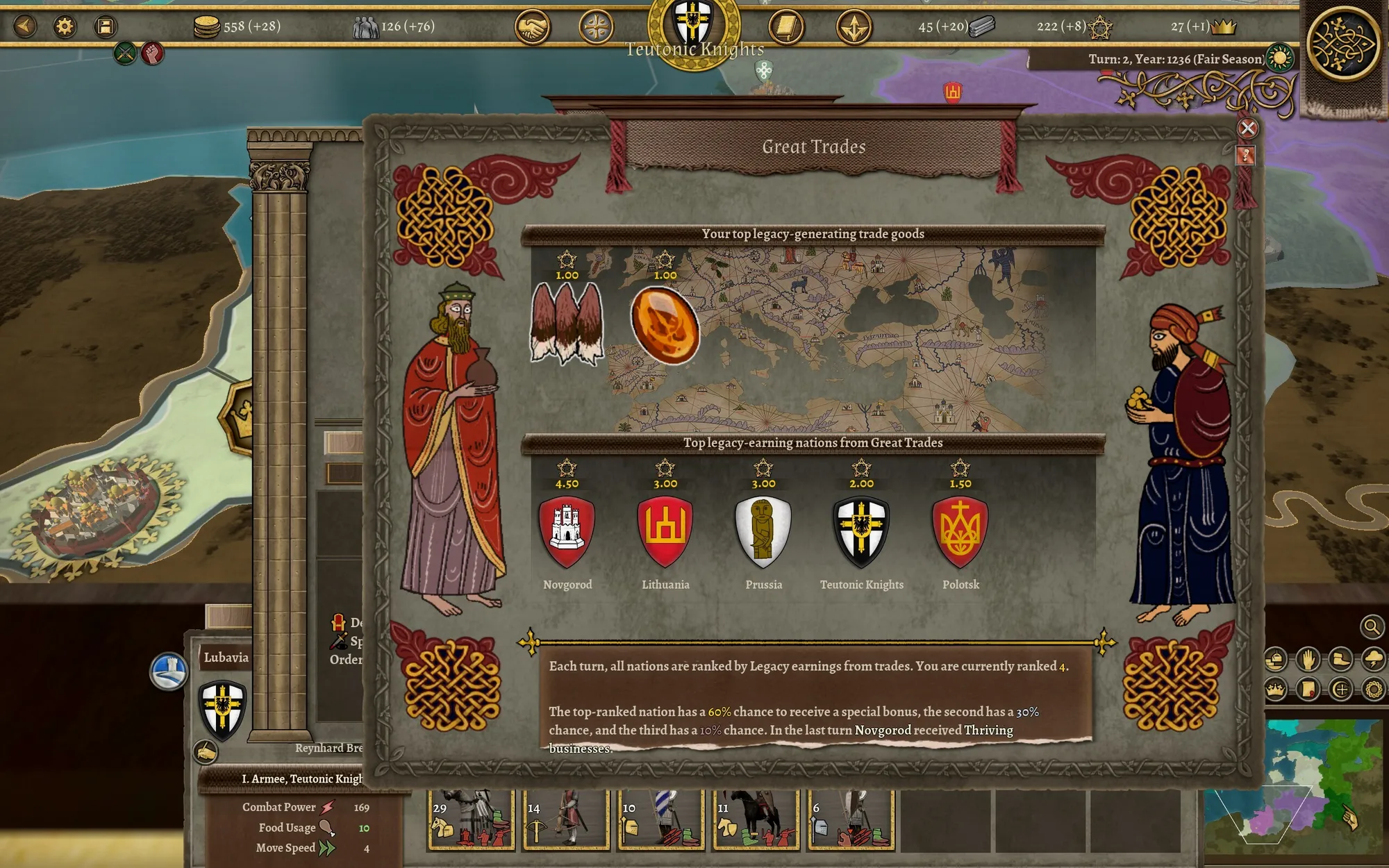Select the crossbow unit card numbered 14

point(565,821)
